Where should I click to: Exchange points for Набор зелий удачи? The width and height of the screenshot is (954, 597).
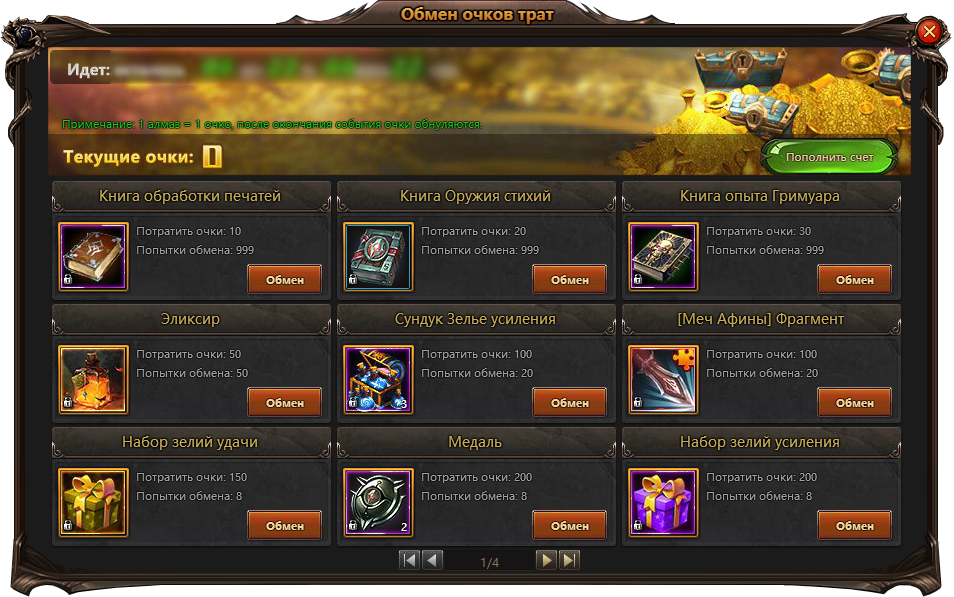[x=284, y=526]
